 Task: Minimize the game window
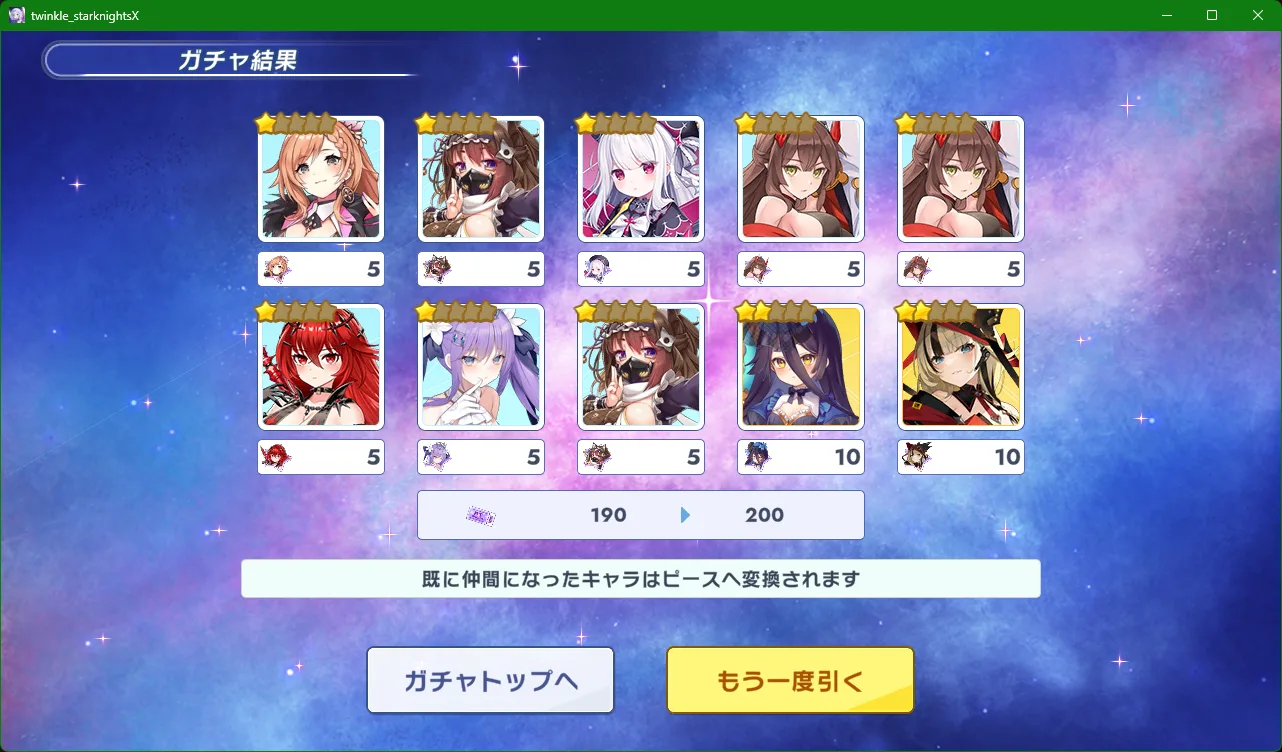[1166, 15]
